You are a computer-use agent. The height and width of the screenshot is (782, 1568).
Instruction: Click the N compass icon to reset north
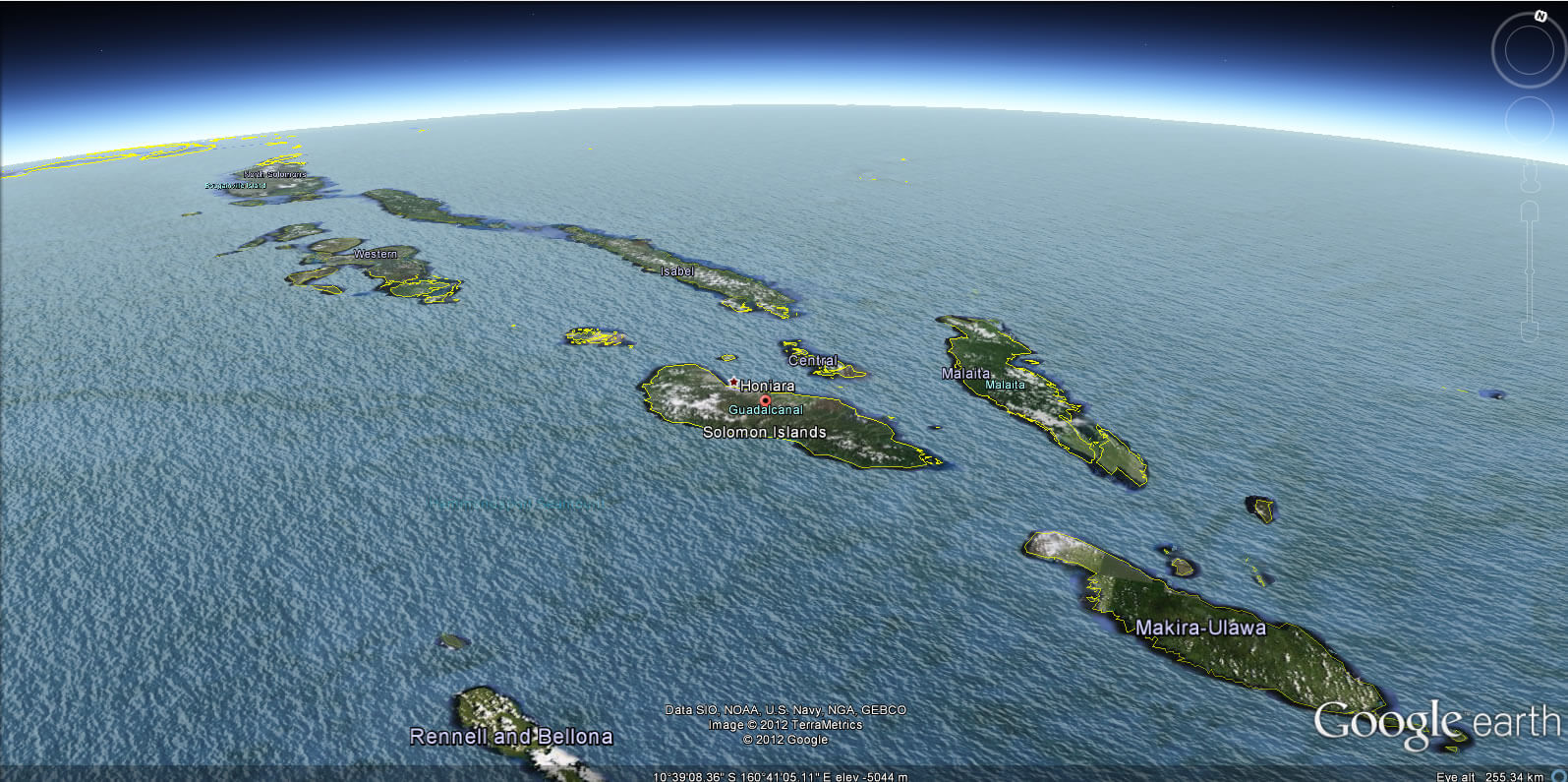(x=1539, y=16)
